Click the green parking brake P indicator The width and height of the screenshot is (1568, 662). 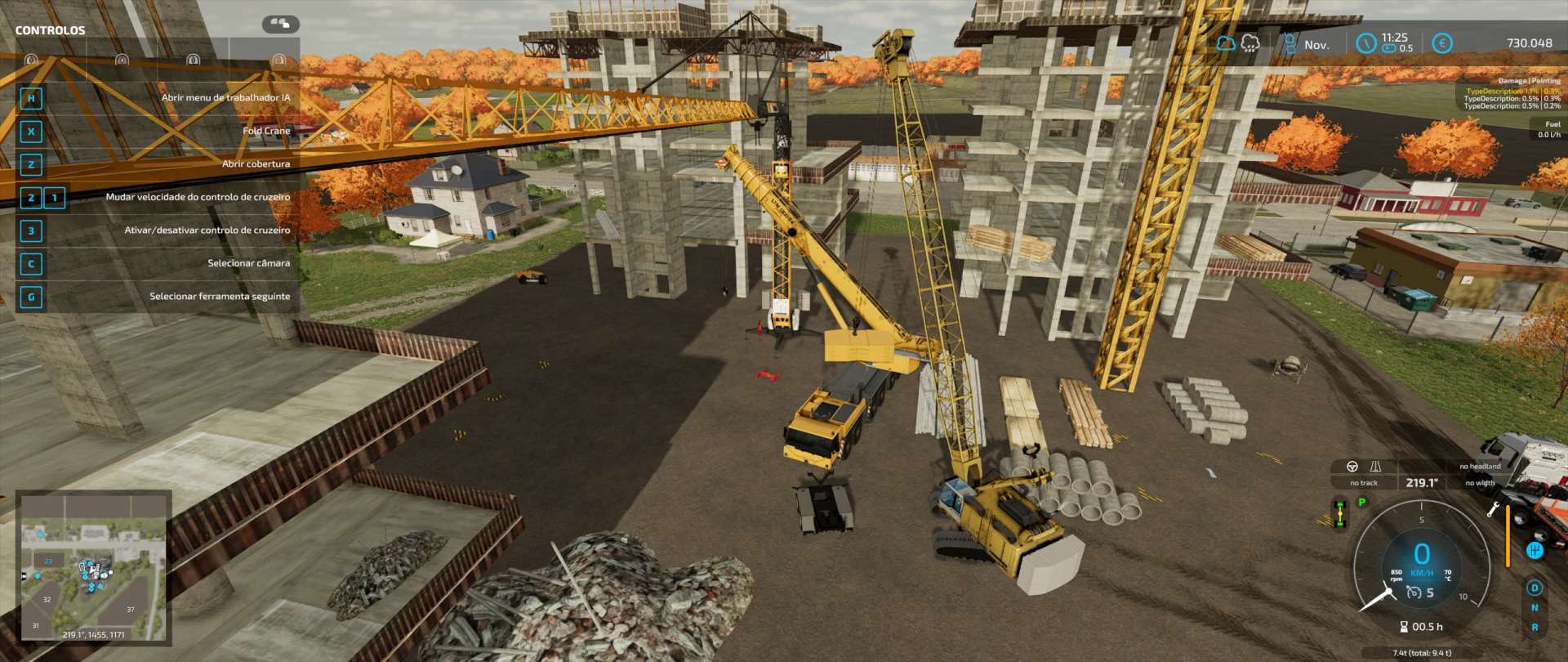pos(1362,503)
